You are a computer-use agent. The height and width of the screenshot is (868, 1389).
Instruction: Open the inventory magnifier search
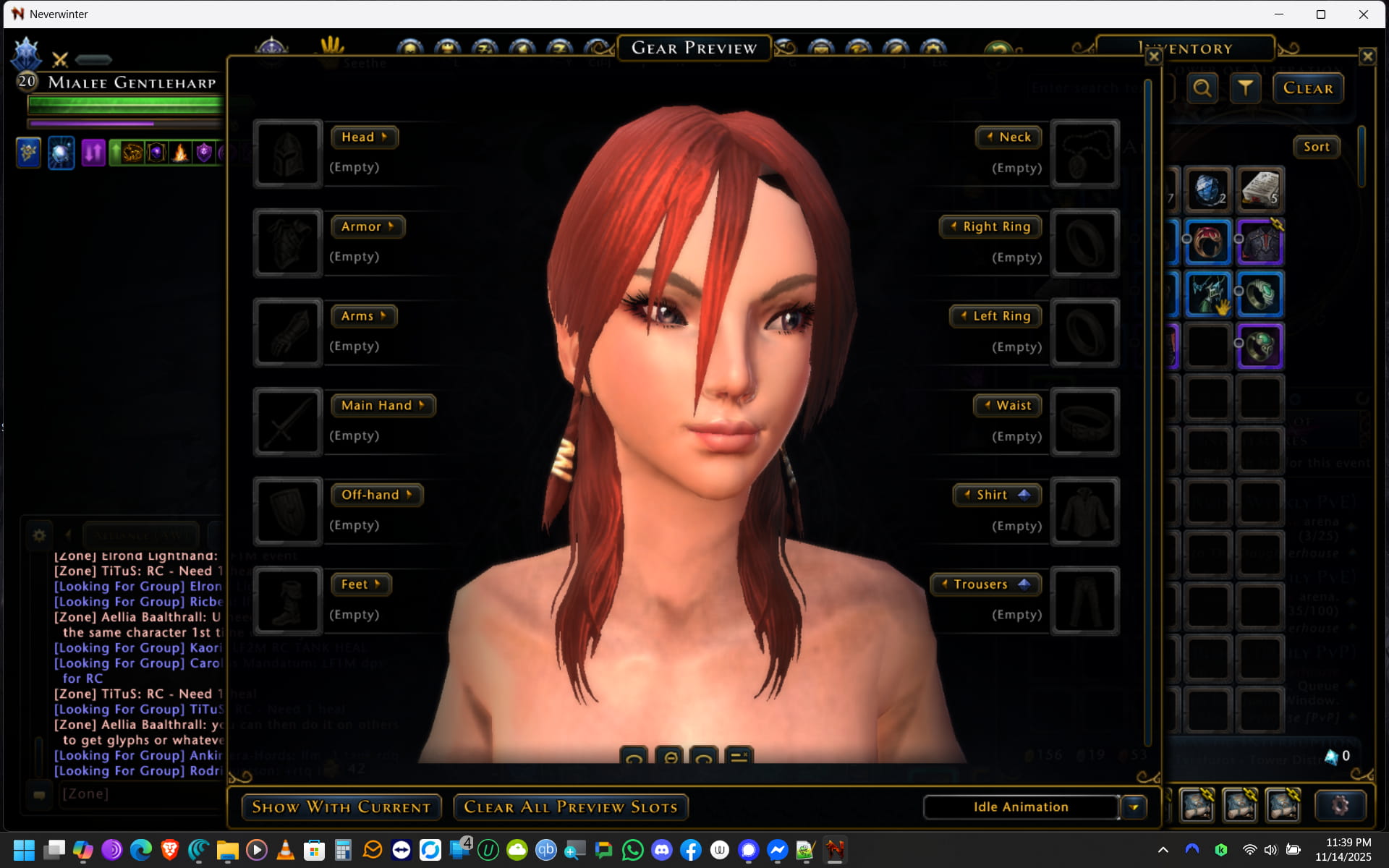click(x=1202, y=88)
